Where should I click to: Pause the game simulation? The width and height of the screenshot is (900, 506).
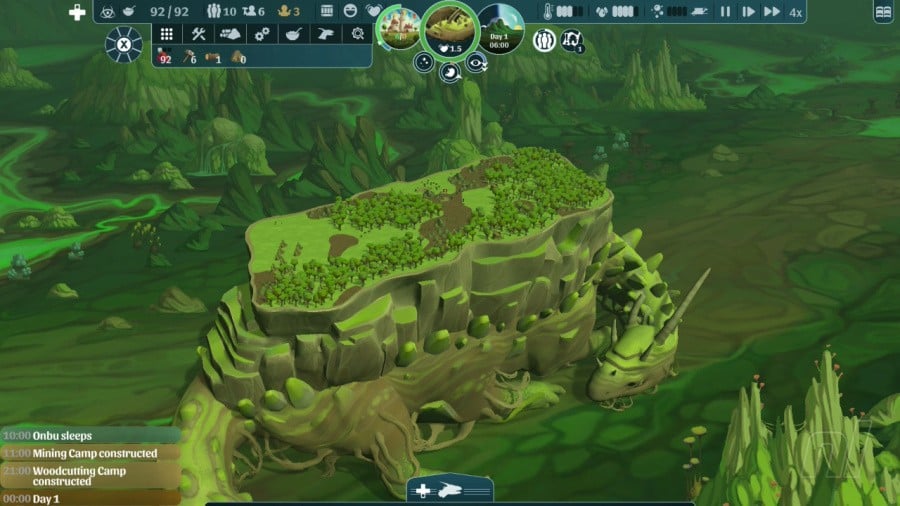point(724,12)
